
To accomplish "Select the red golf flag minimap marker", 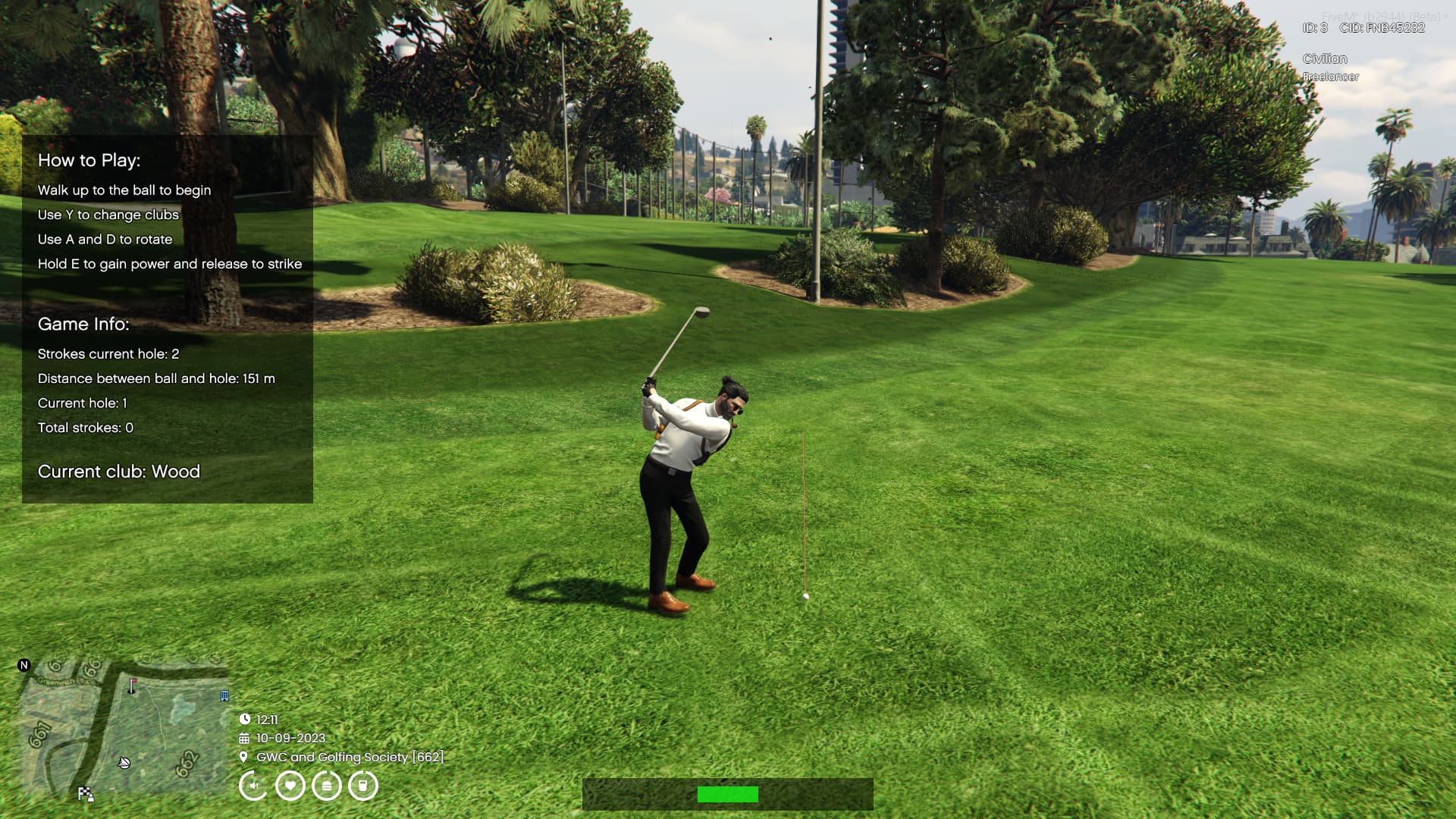I will [132, 686].
